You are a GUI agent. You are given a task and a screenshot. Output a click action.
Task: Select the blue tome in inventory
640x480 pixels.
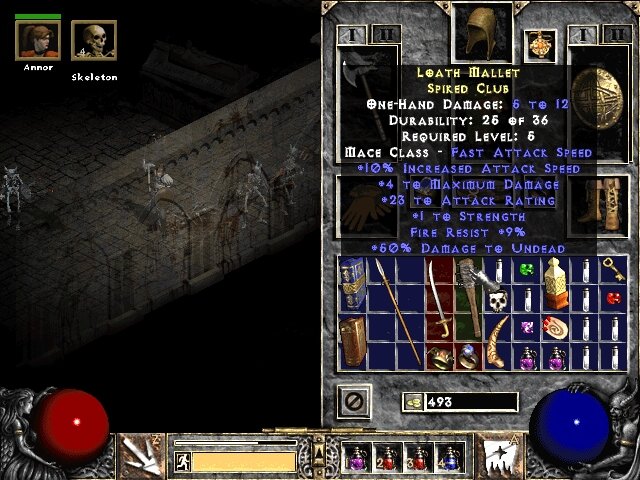pos(352,283)
